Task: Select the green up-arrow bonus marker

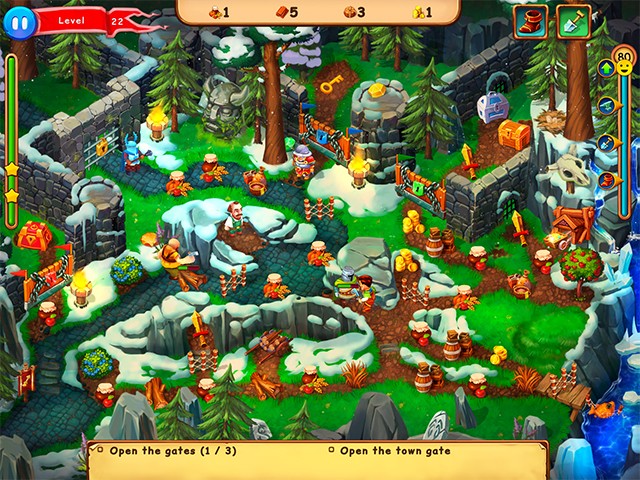Action: click(x=606, y=69)
